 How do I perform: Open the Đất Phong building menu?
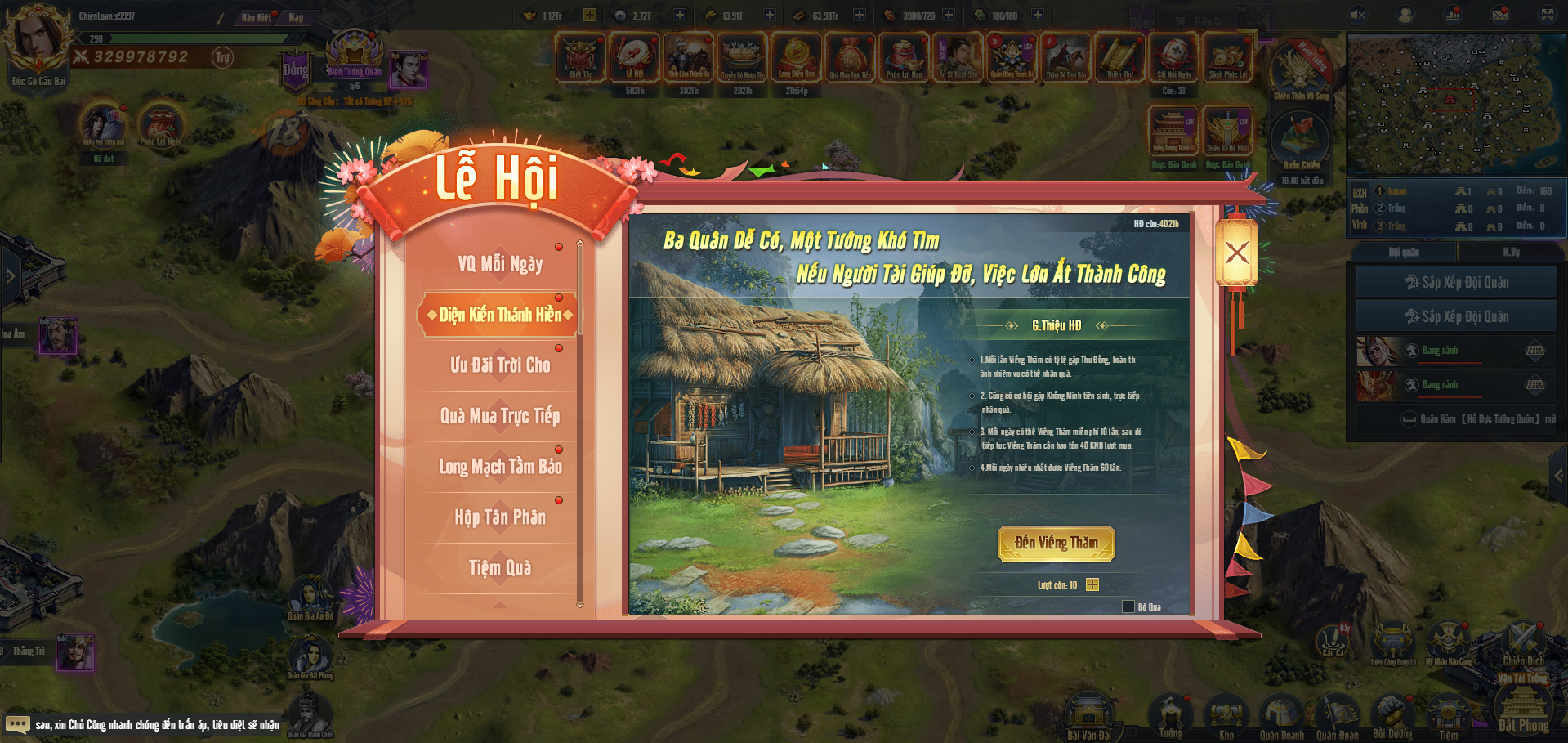point(1523,707)
